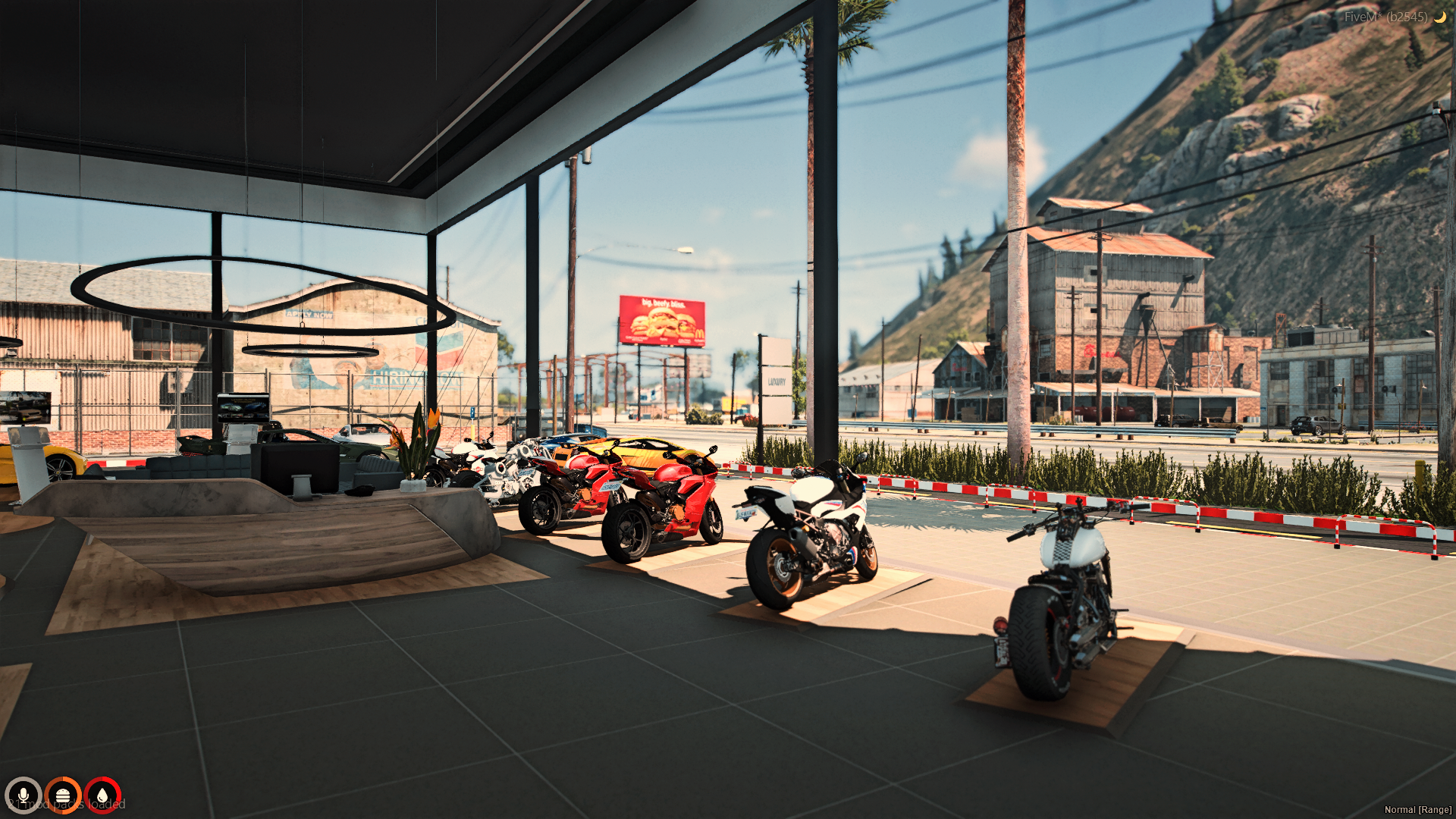Click the microphone voice status icon
The height and width of the screenshot is (819, 1456).
[x=23, y=795]
